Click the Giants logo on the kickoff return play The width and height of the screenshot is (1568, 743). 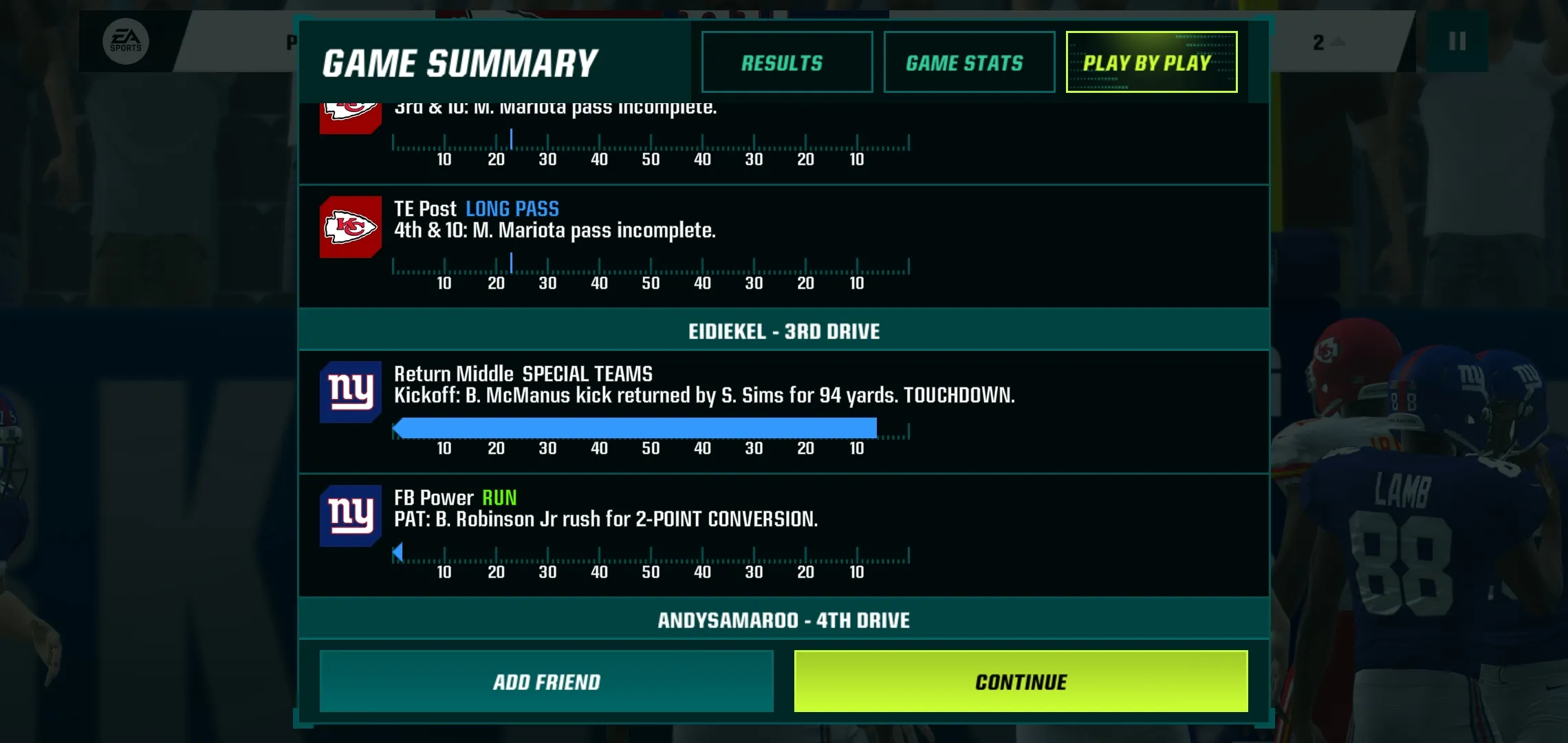(350, 394)
